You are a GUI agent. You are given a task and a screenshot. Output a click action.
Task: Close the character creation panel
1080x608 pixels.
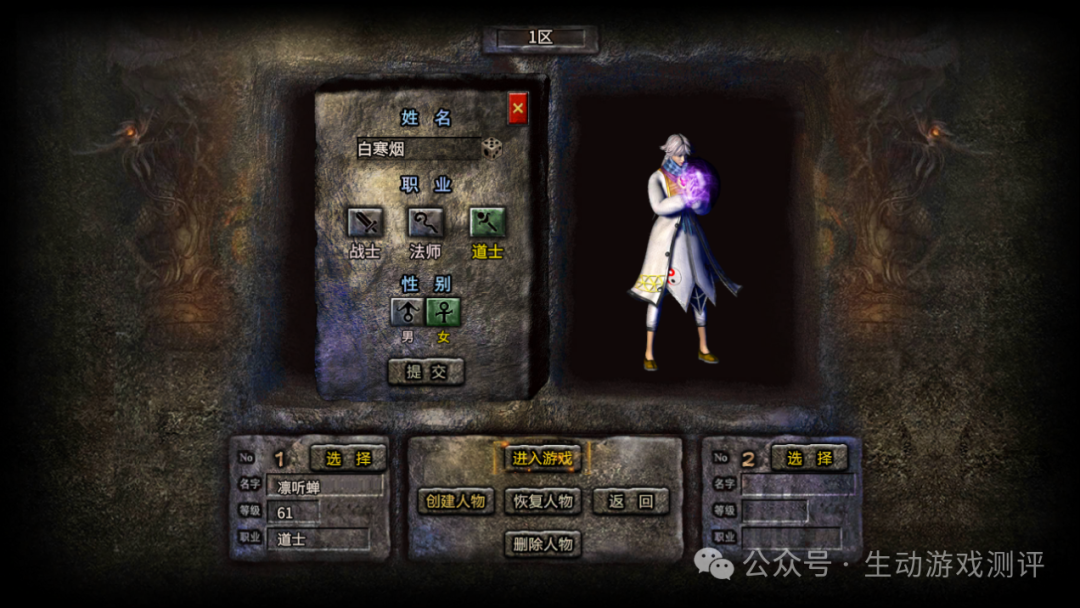click(517, 107)
